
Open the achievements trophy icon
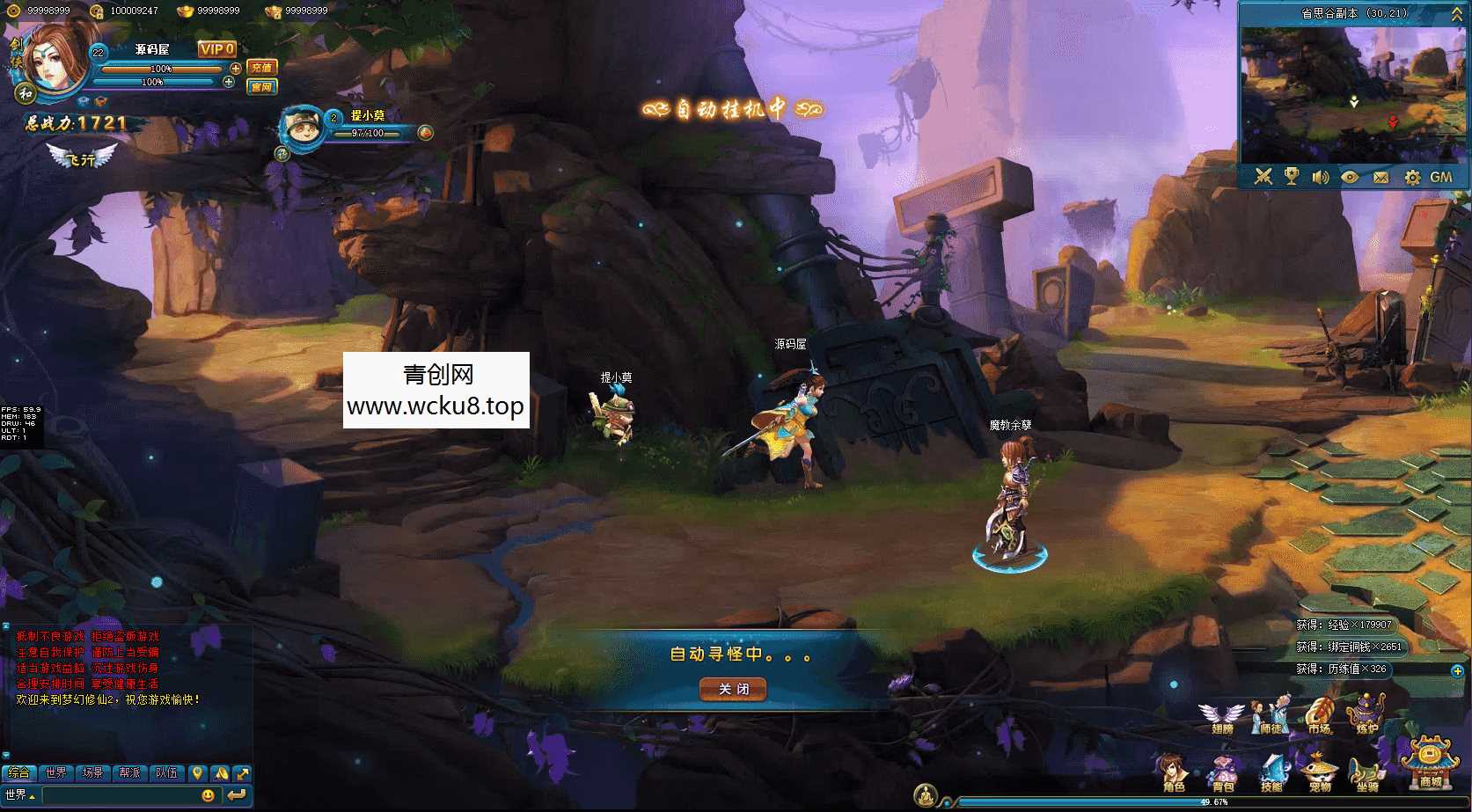click(1292, 176)
